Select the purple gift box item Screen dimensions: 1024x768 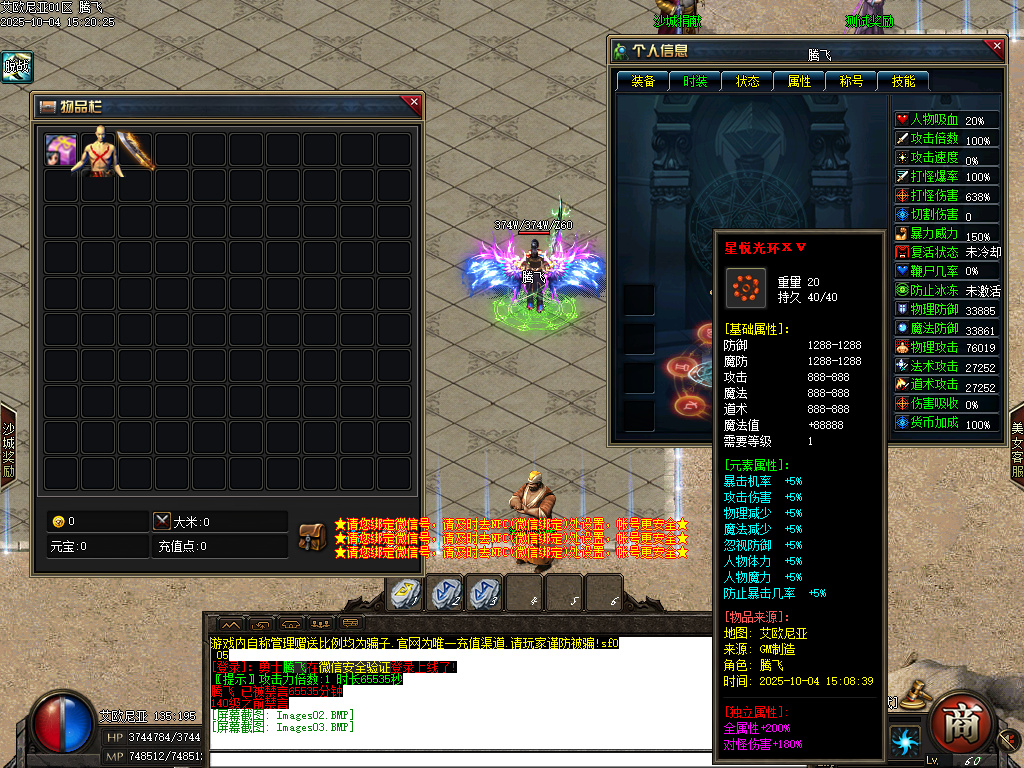[61, 150]
